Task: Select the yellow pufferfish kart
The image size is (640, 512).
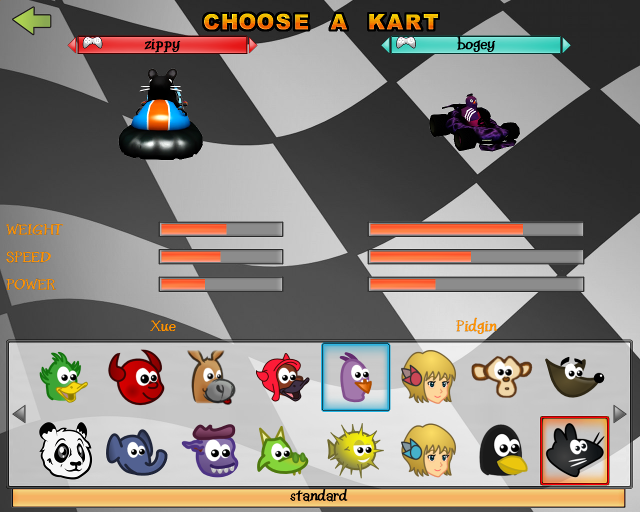Action: tap(355, 450)
